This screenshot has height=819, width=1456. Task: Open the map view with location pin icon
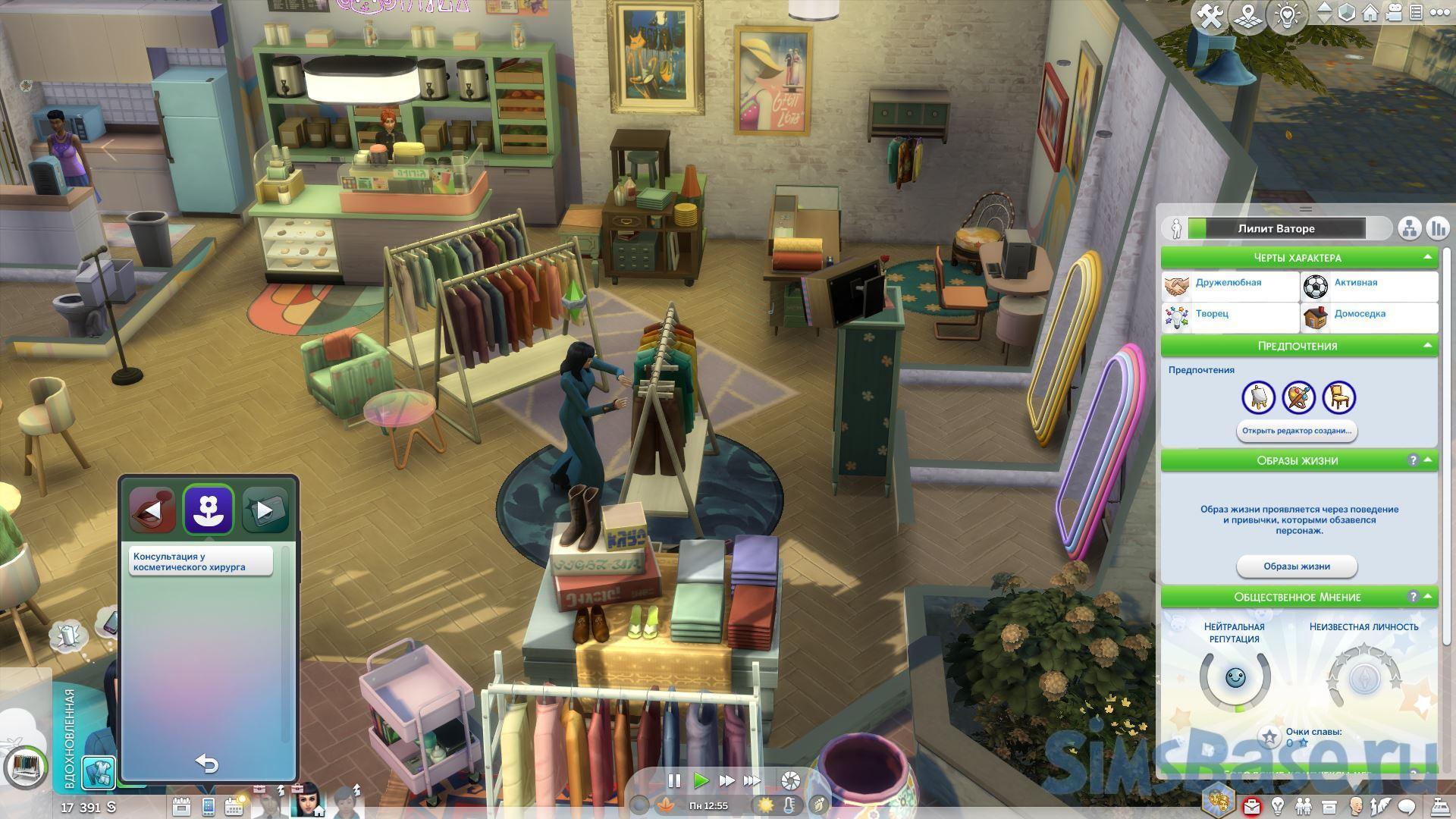[x=1247, y=16]
